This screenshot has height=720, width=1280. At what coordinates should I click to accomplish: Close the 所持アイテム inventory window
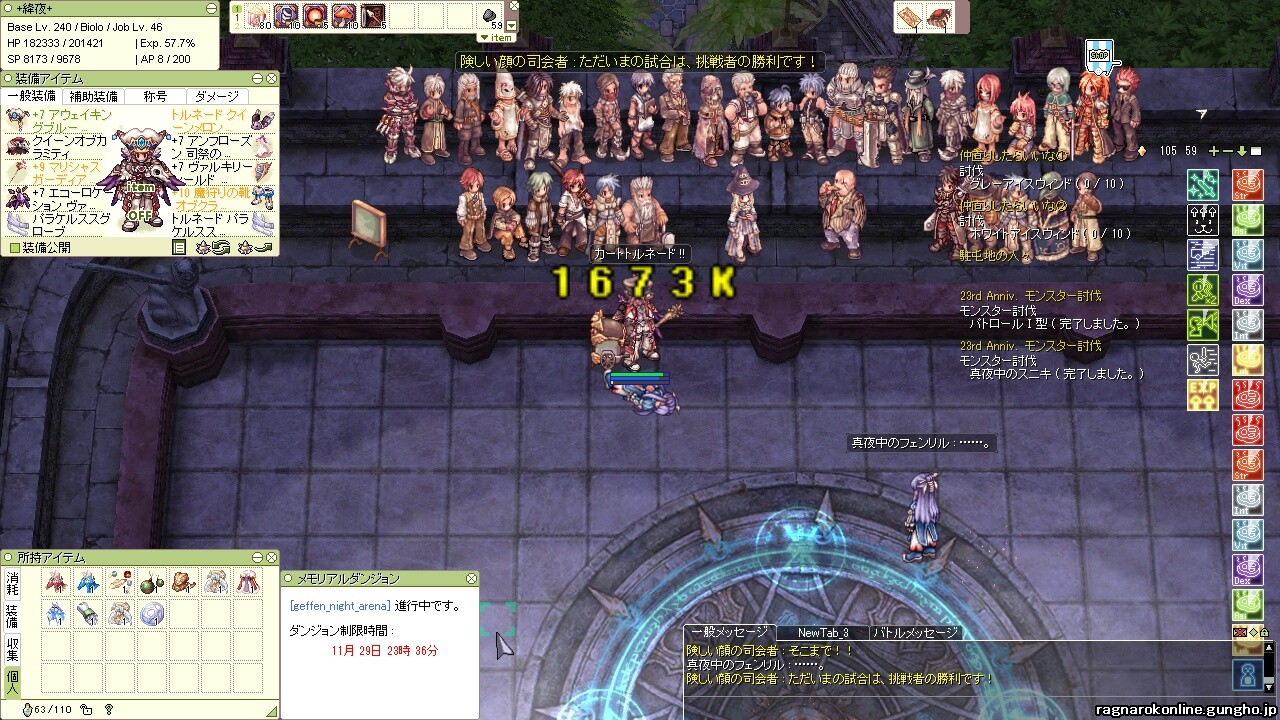[x=271, y=557]
